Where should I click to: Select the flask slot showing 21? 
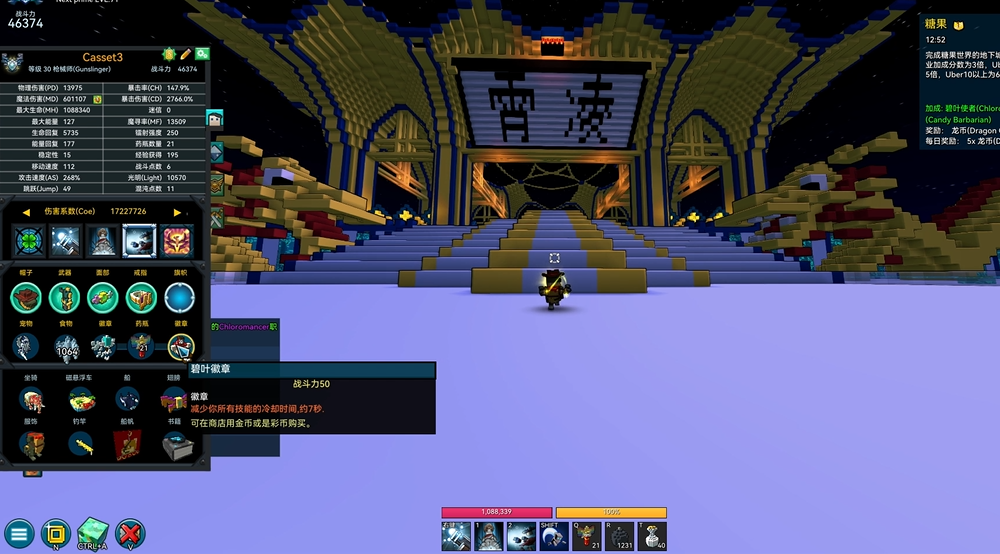pyautogui.click(x=141, y=346)
